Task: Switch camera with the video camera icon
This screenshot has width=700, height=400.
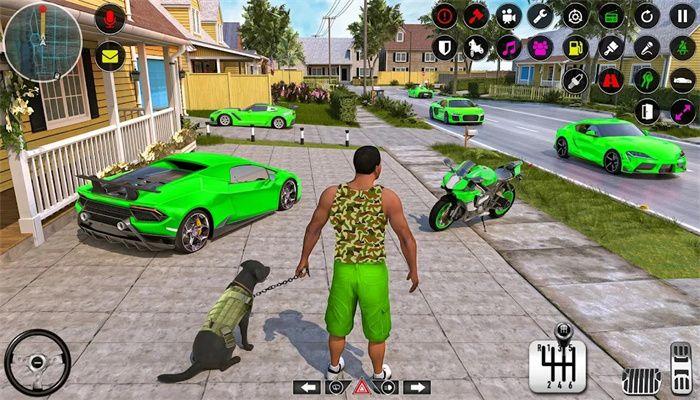Action: click(x=509, y=16)
